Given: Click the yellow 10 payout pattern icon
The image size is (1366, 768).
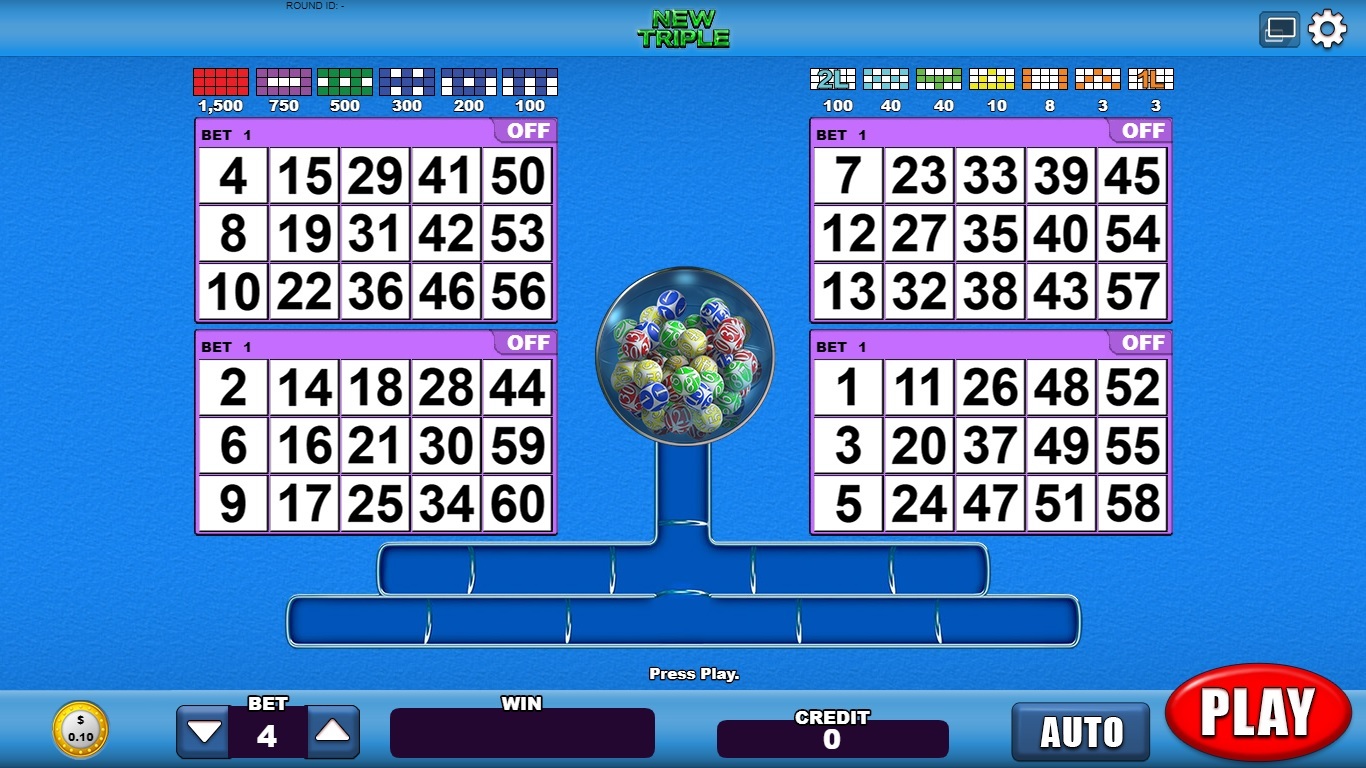Looking at the screenshot, I should [994, 80].
